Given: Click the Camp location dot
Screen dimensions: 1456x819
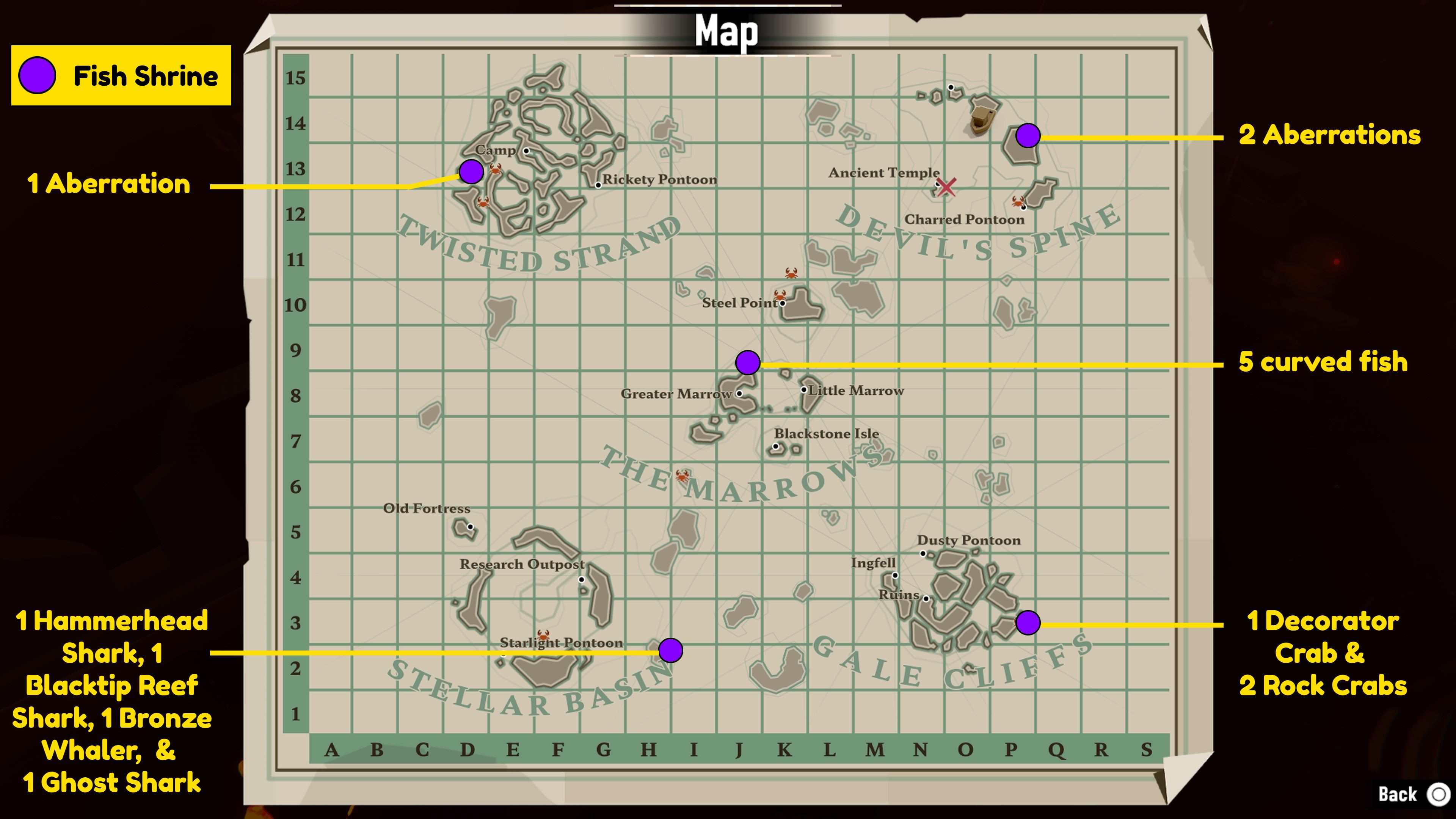Looking at the screenshot, I should [526, 151].
